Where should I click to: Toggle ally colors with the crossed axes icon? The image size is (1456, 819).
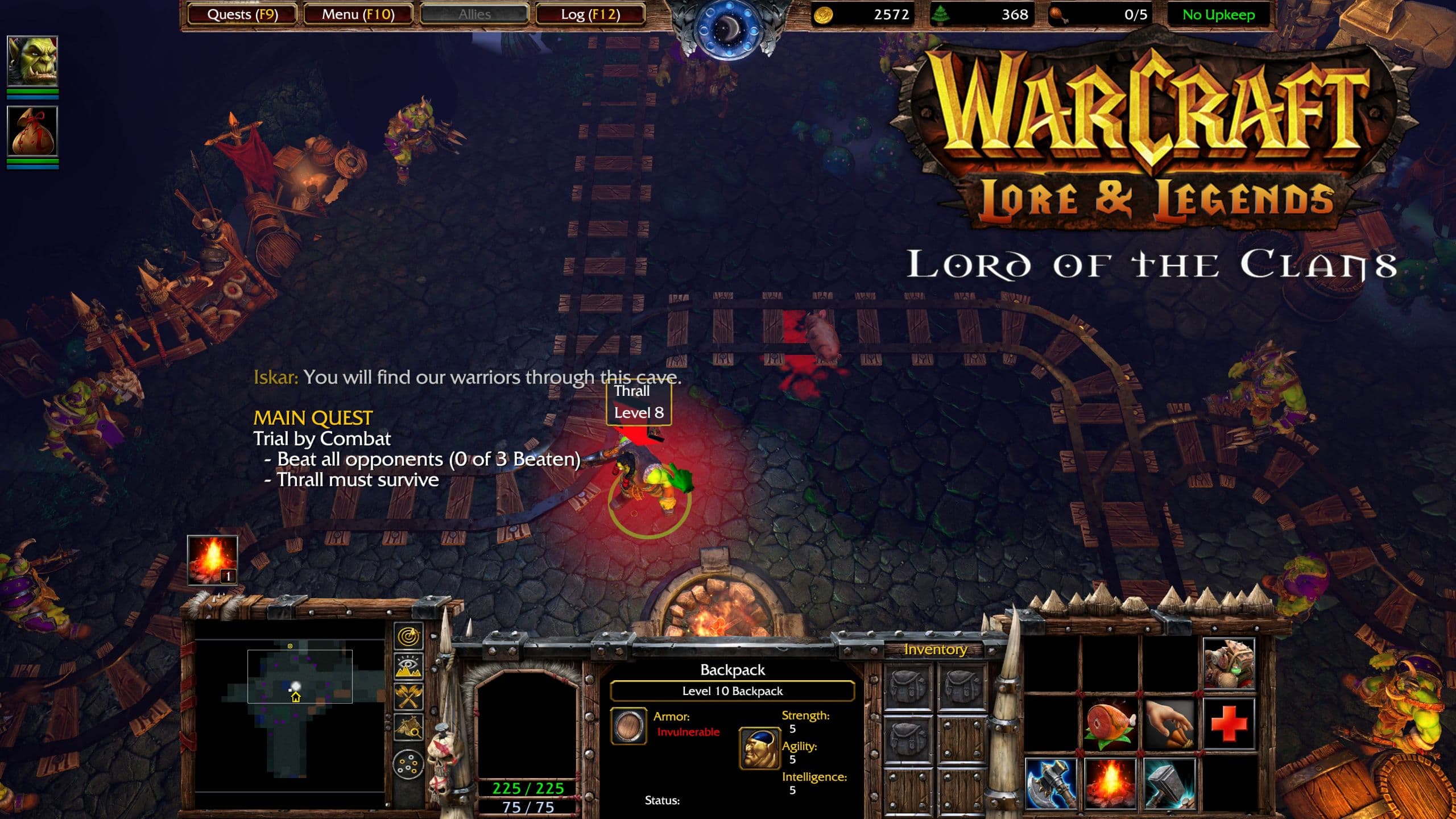[408, 696]
